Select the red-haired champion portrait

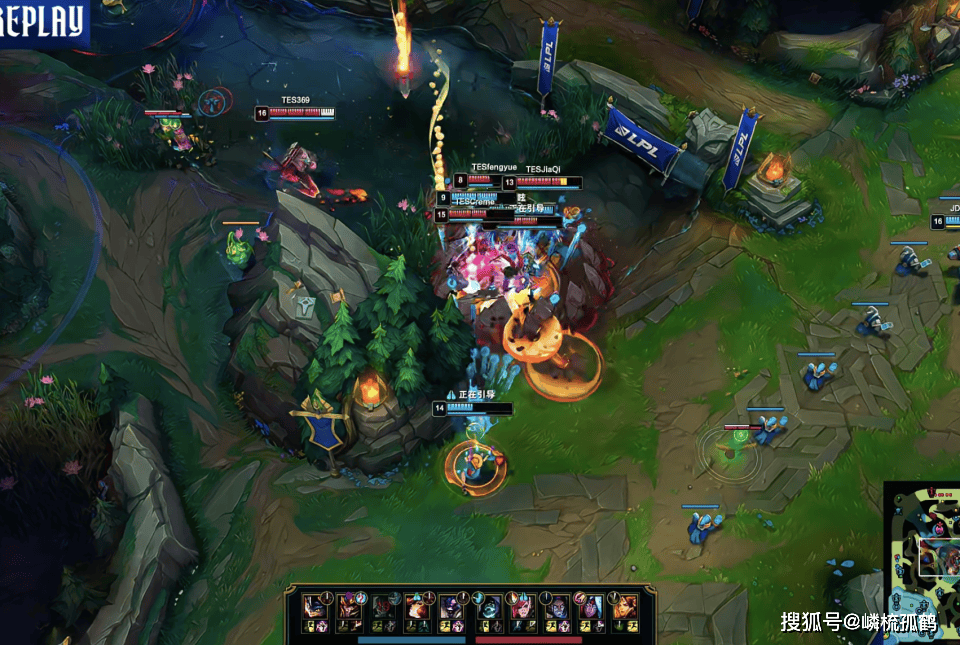click(x=522, y=607)
